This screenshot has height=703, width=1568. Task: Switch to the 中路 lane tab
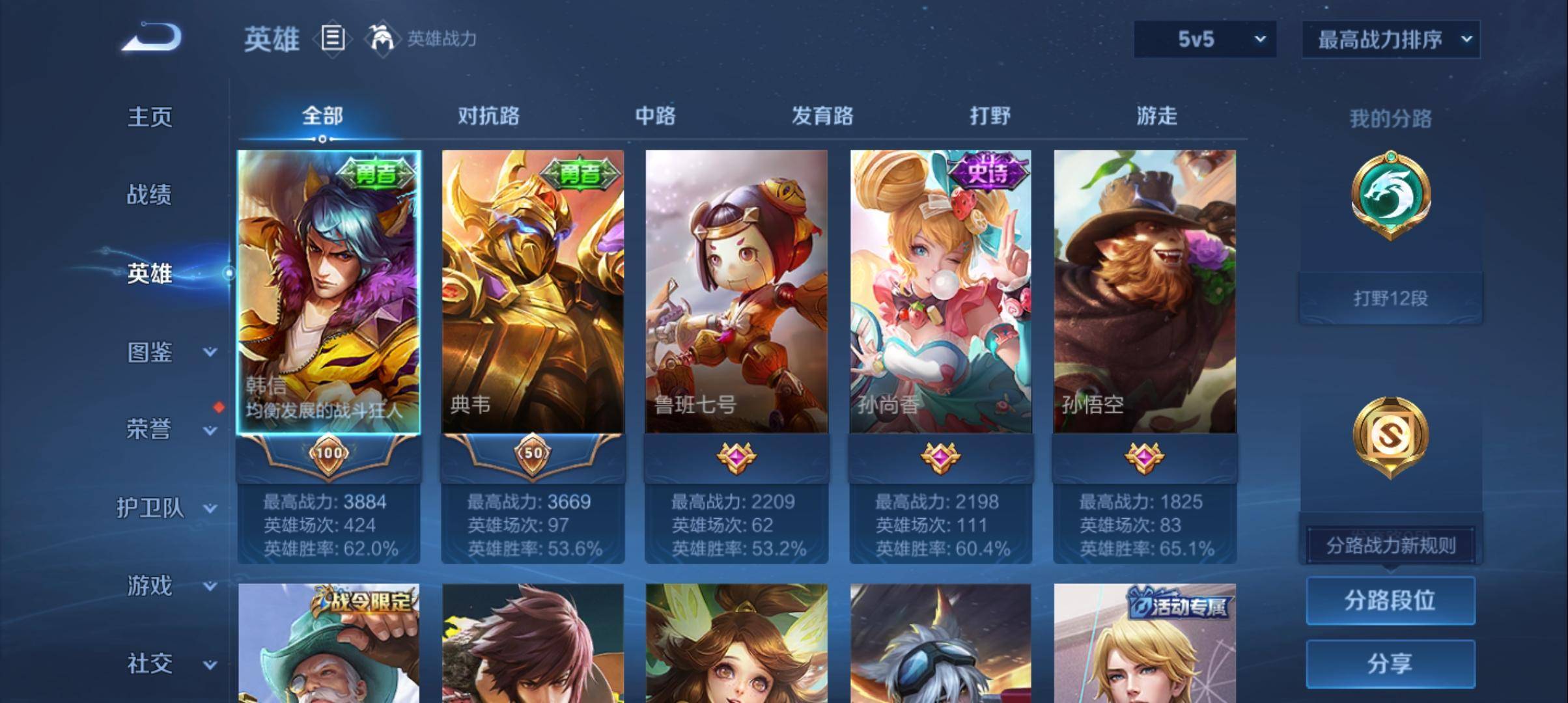(656, 116)
